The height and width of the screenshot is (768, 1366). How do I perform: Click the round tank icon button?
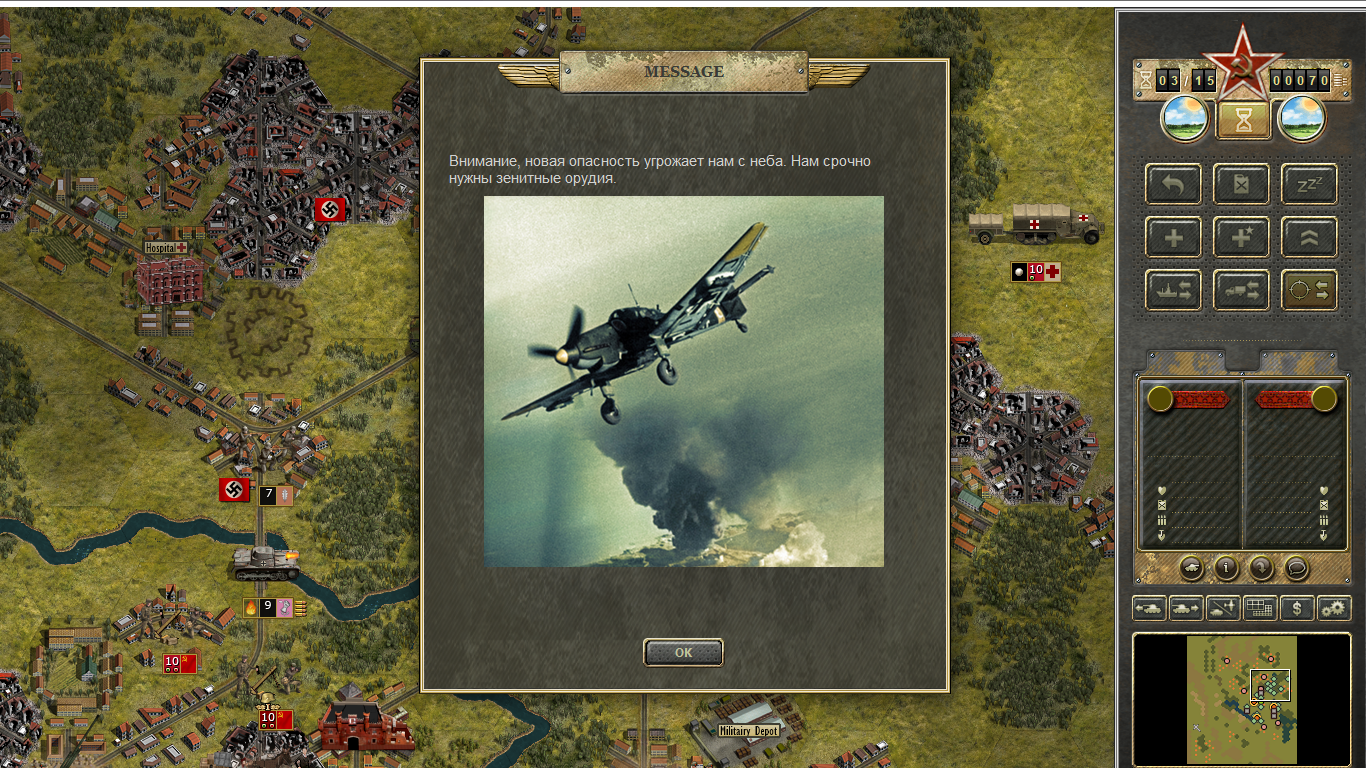click(x=1191, y=568)
